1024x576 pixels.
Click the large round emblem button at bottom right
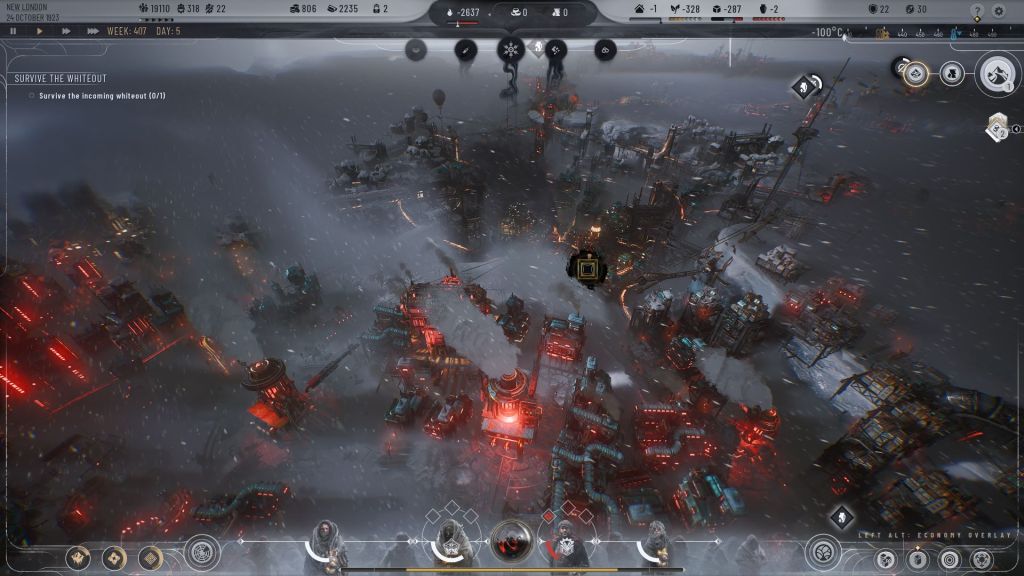823,552
